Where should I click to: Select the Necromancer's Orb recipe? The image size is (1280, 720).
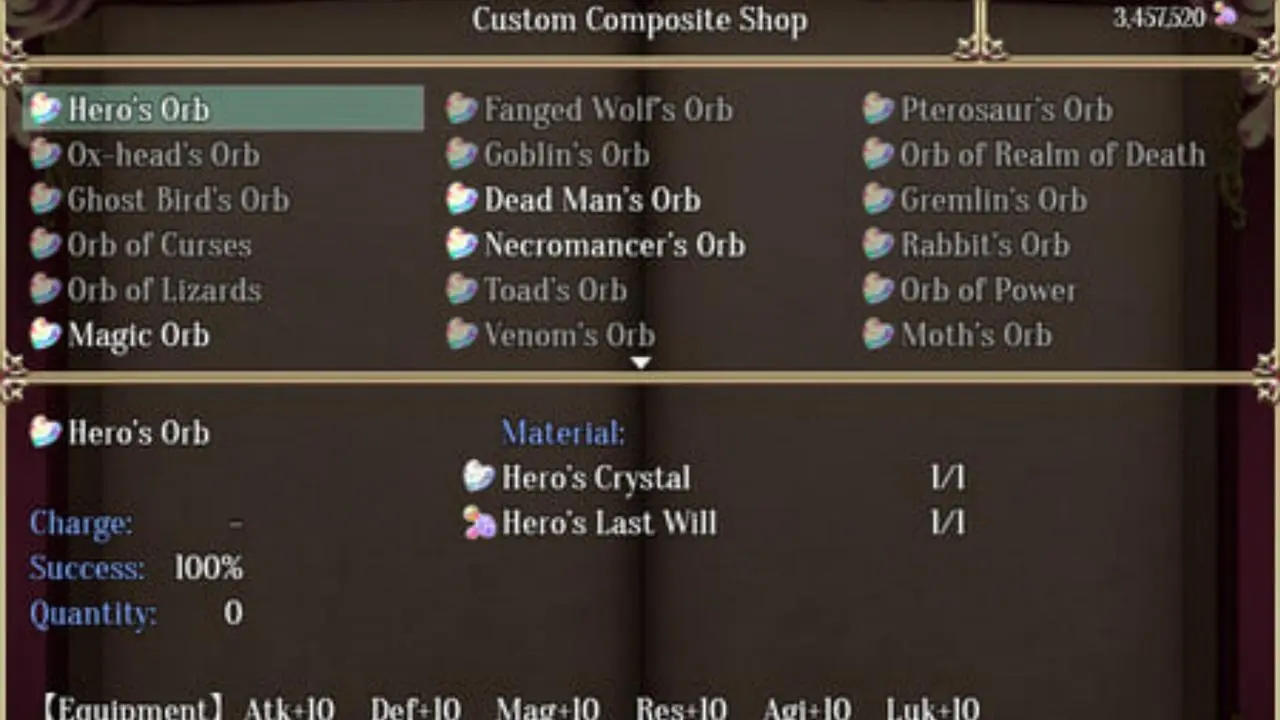[614, 245]
